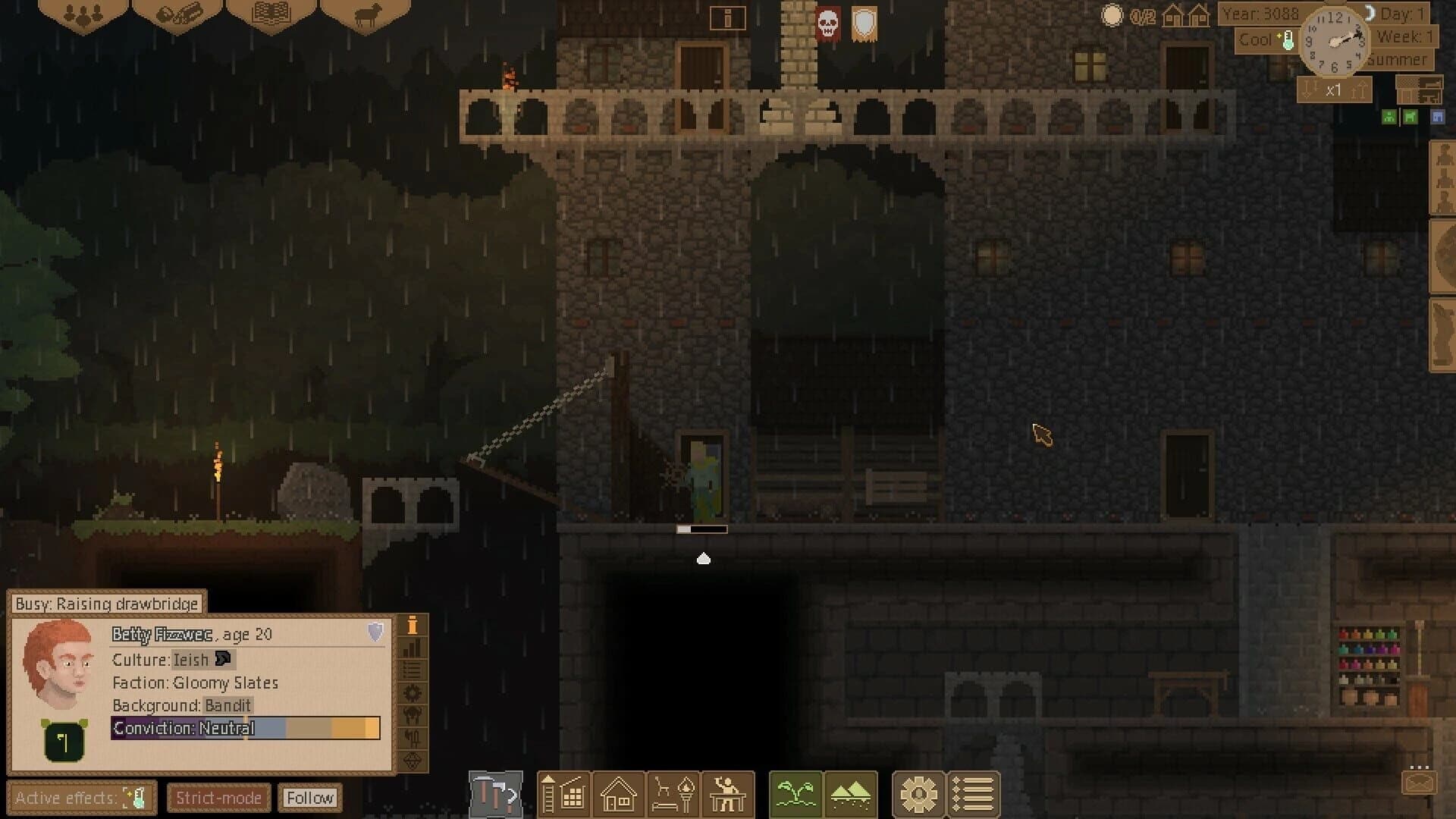
Task: Select the plants sprout tool
Action: [794, 795]
